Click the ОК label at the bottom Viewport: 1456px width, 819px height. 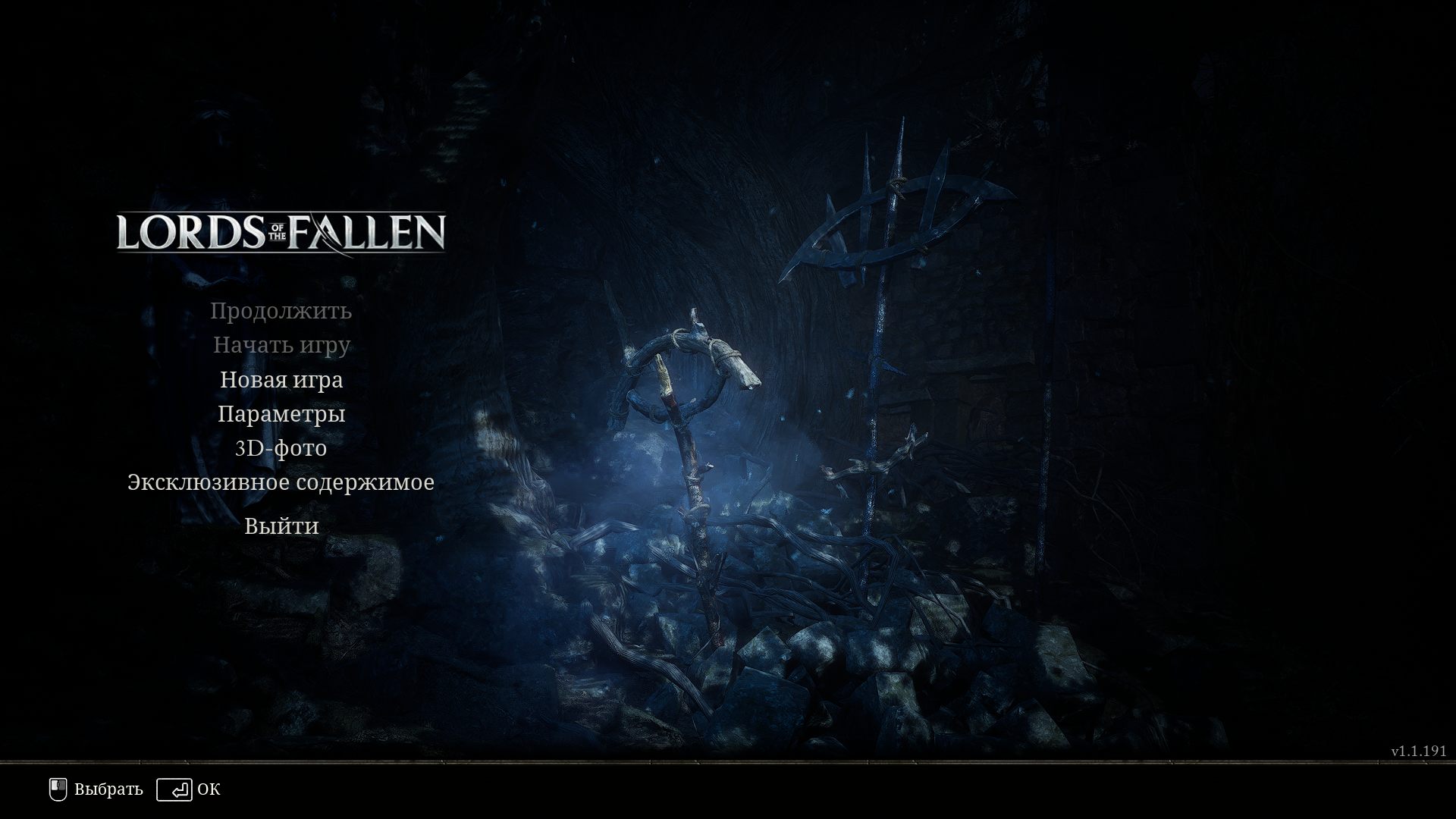pos(209,790)
